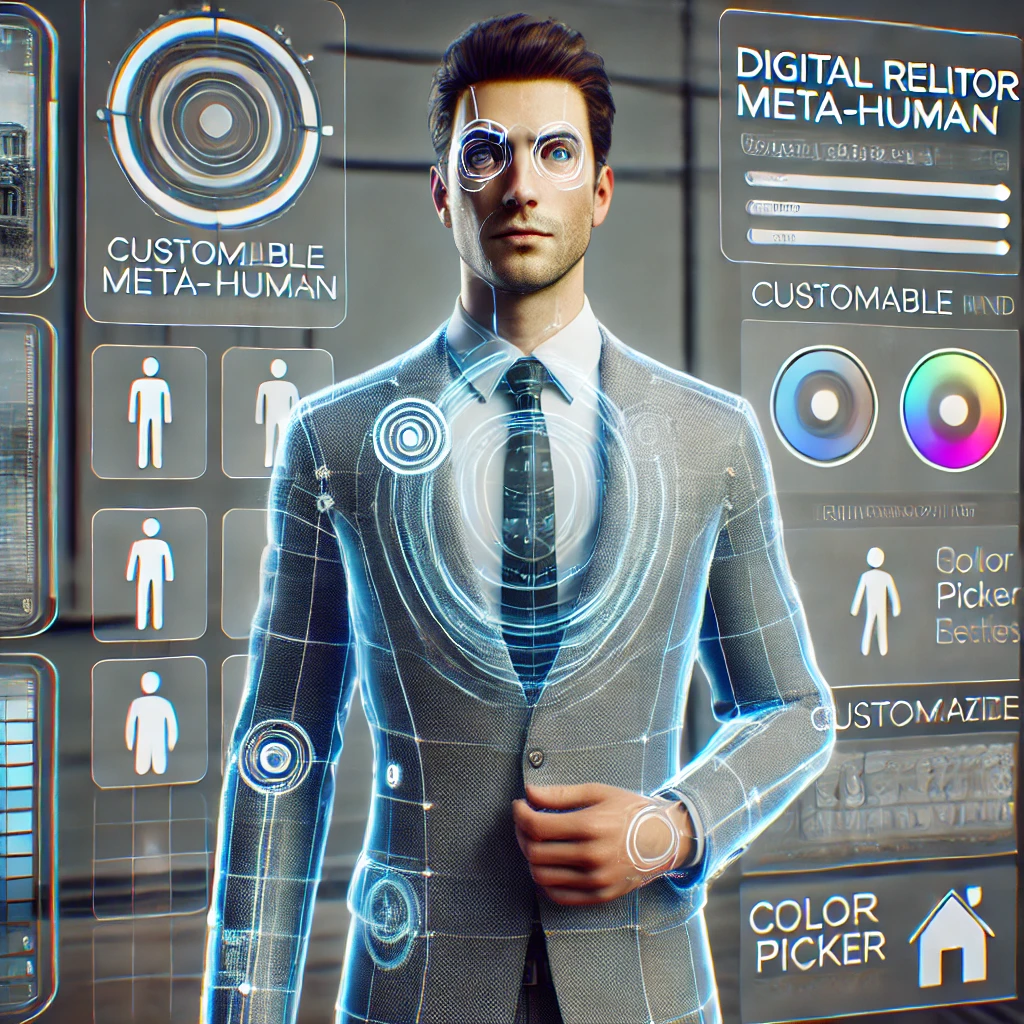The width and height of the screenshot is (1024, 1024).
Task: Click the top slider under Digital Relitor Meta-Human
Action: [877, 183]
